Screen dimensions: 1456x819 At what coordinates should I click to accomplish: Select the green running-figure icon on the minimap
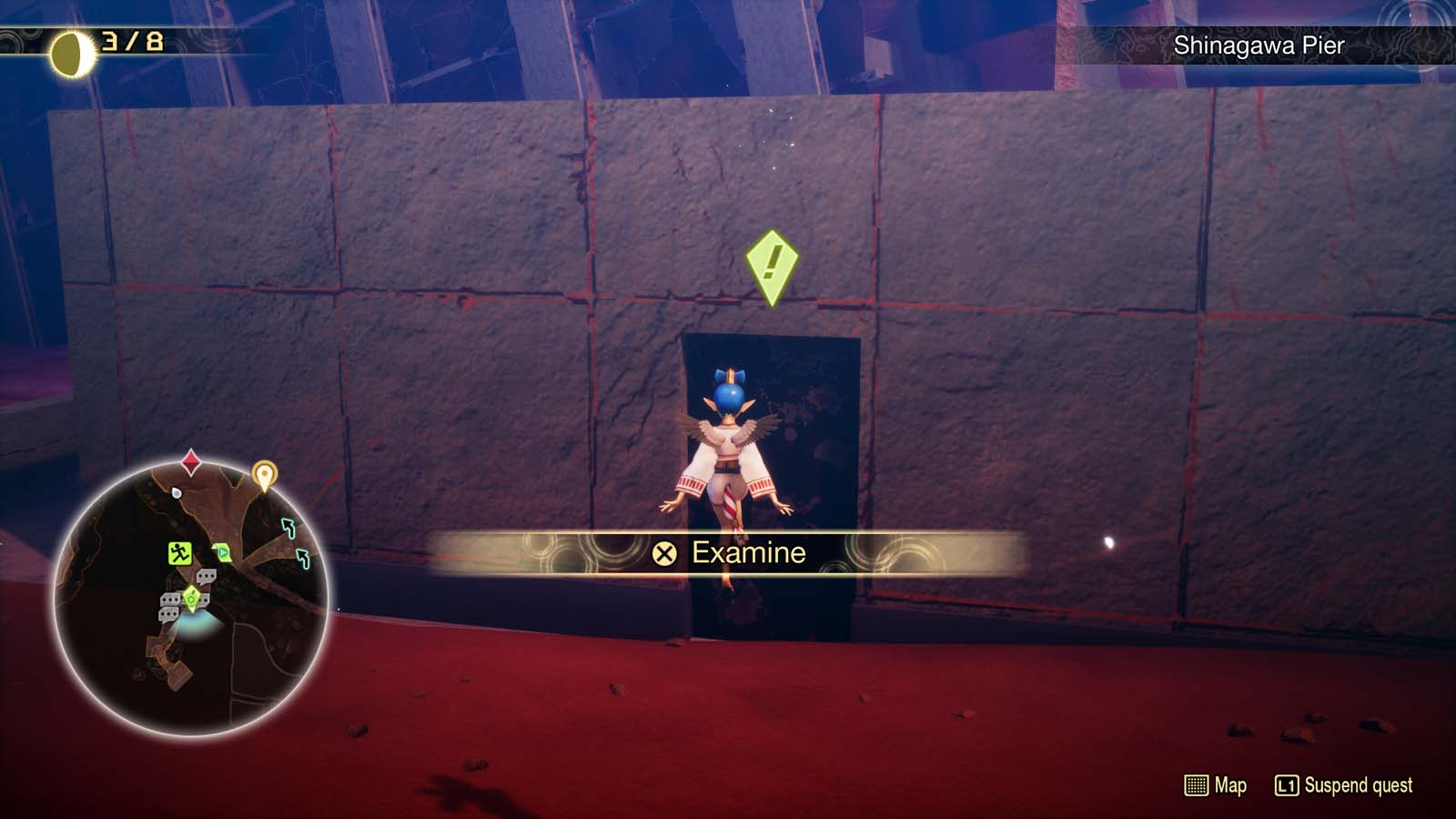click(179, 552)
